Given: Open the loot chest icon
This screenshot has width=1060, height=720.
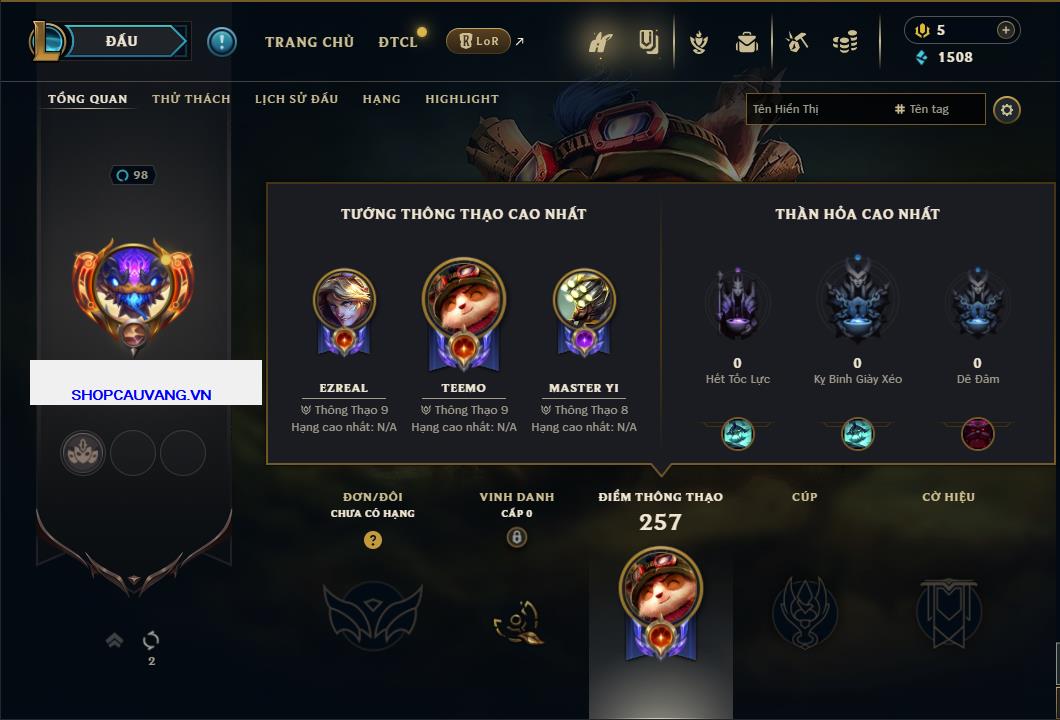Looking at the screenshot, I should point(746,42).
